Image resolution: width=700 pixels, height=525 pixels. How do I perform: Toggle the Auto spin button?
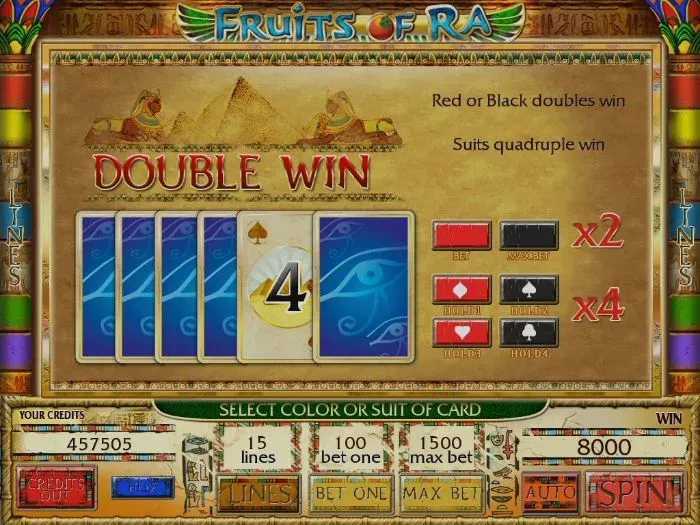549,492
